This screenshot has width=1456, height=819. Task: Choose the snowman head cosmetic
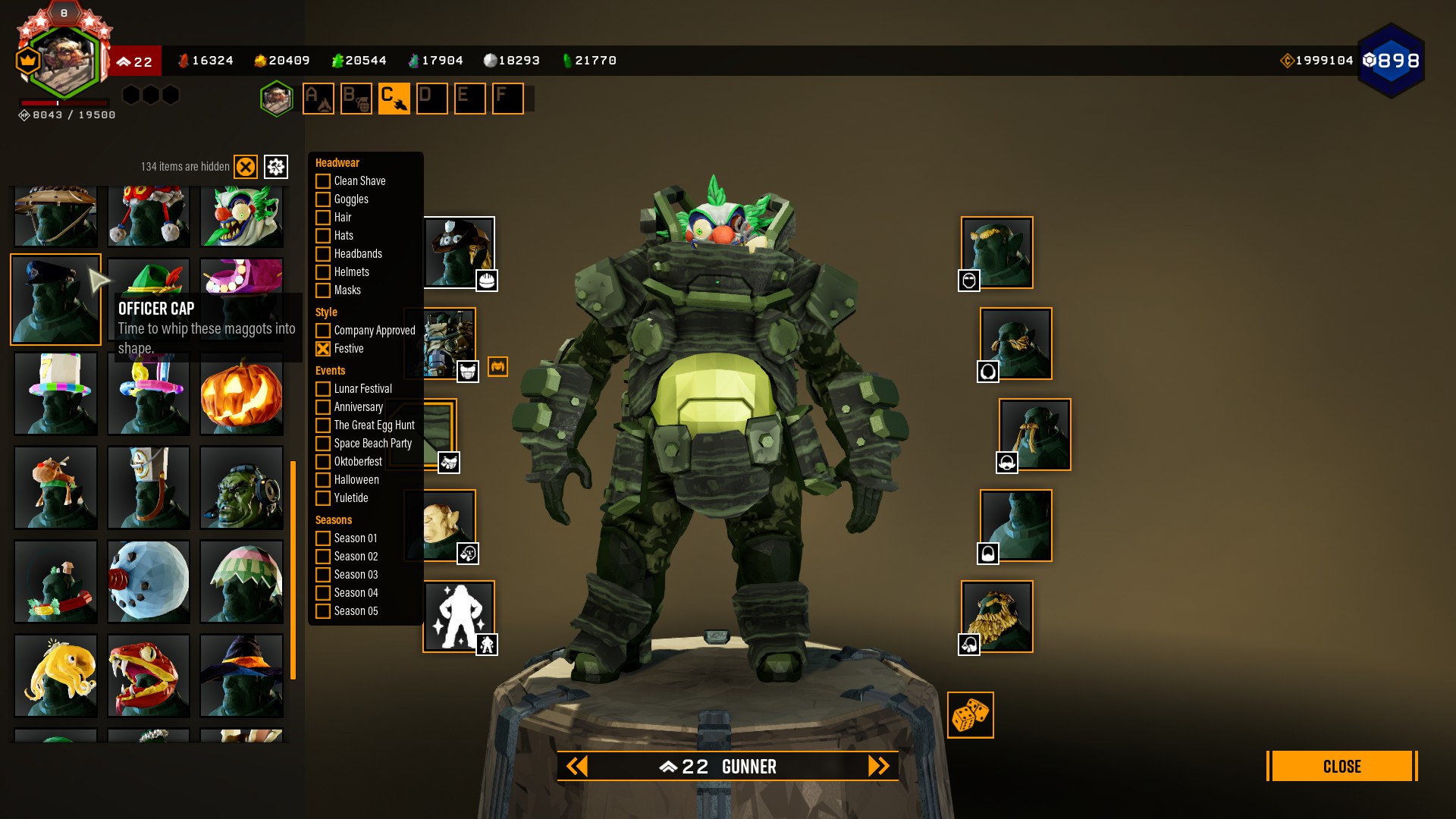[149, 582]
